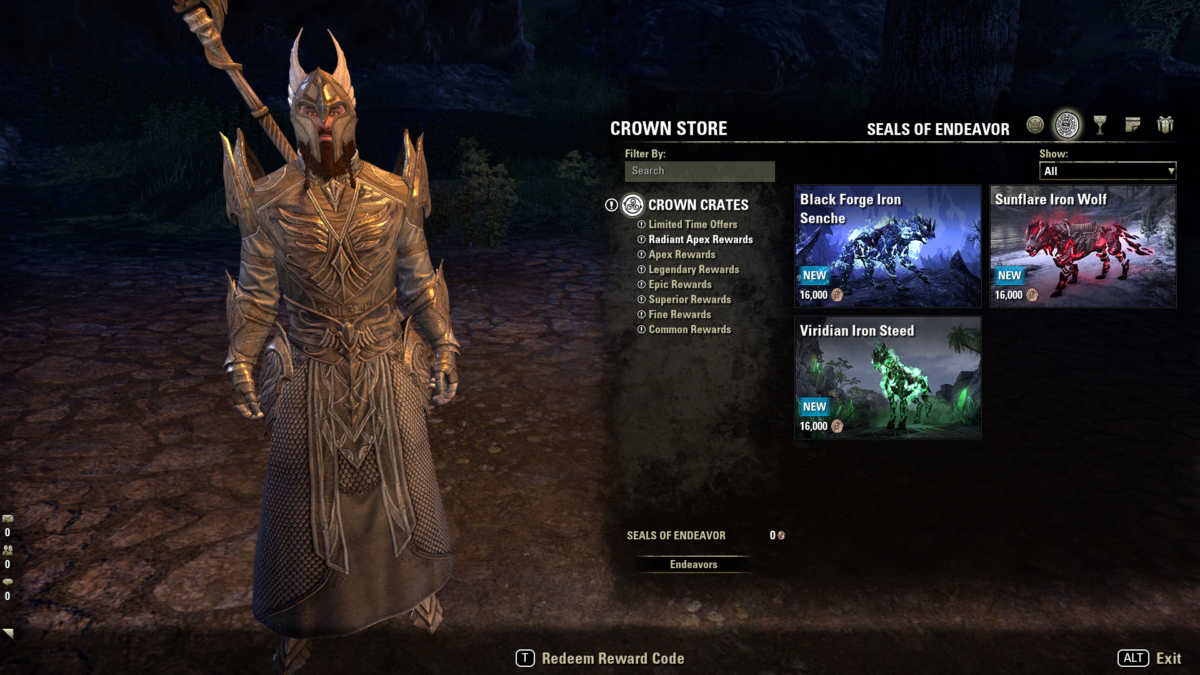Switch to the chalice icon tab
The width and height of the screenshot is (1200, 675).
click(1100, 125)
